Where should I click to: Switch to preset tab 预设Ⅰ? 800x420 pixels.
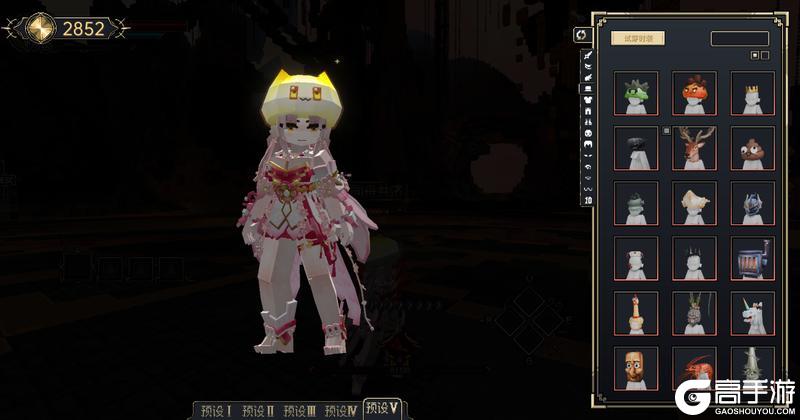tap(216, 410)
